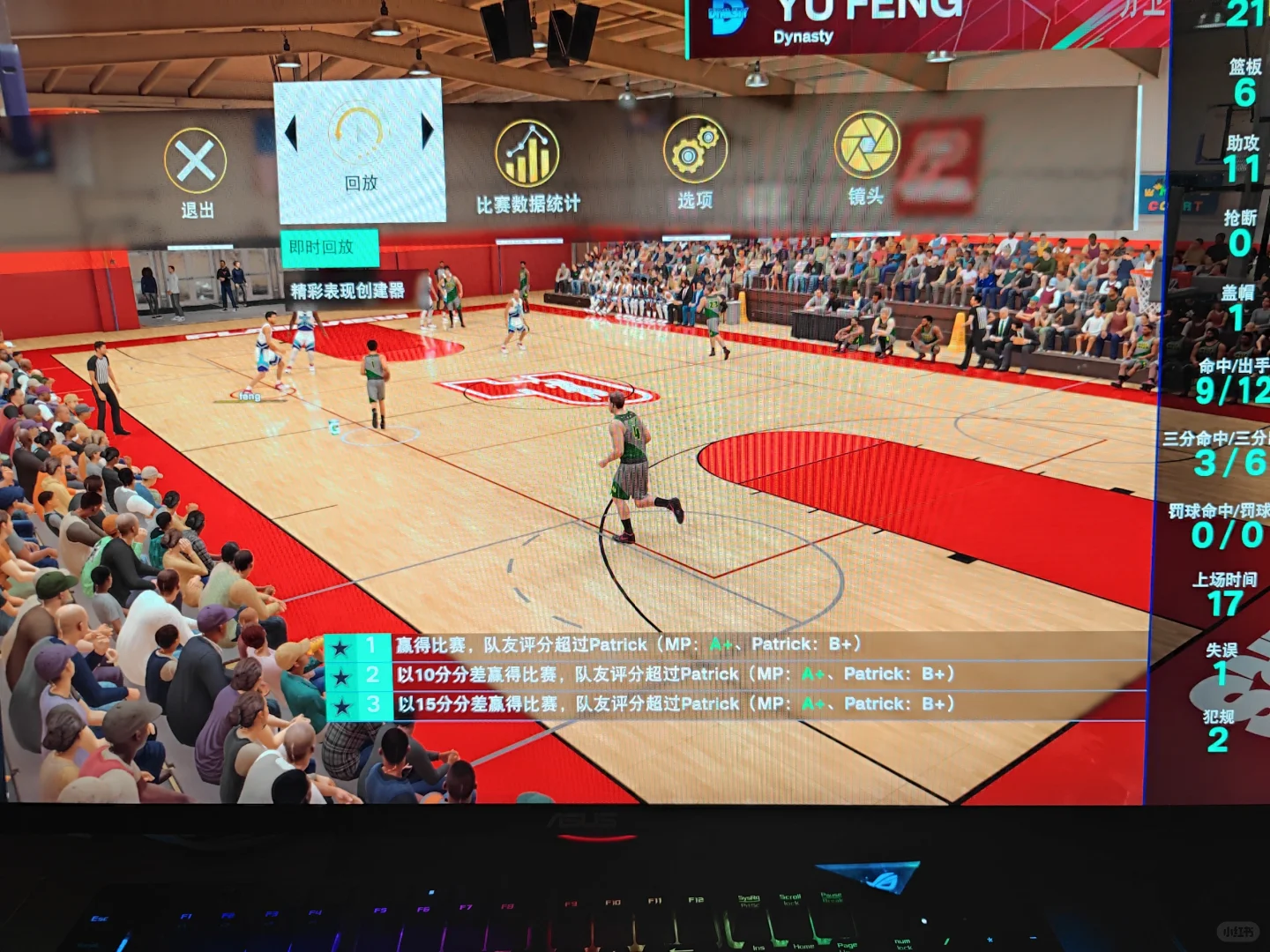Select the 精彩表现创建器 menu entry
Screen dimensions: 1270x952
point(346,288)
